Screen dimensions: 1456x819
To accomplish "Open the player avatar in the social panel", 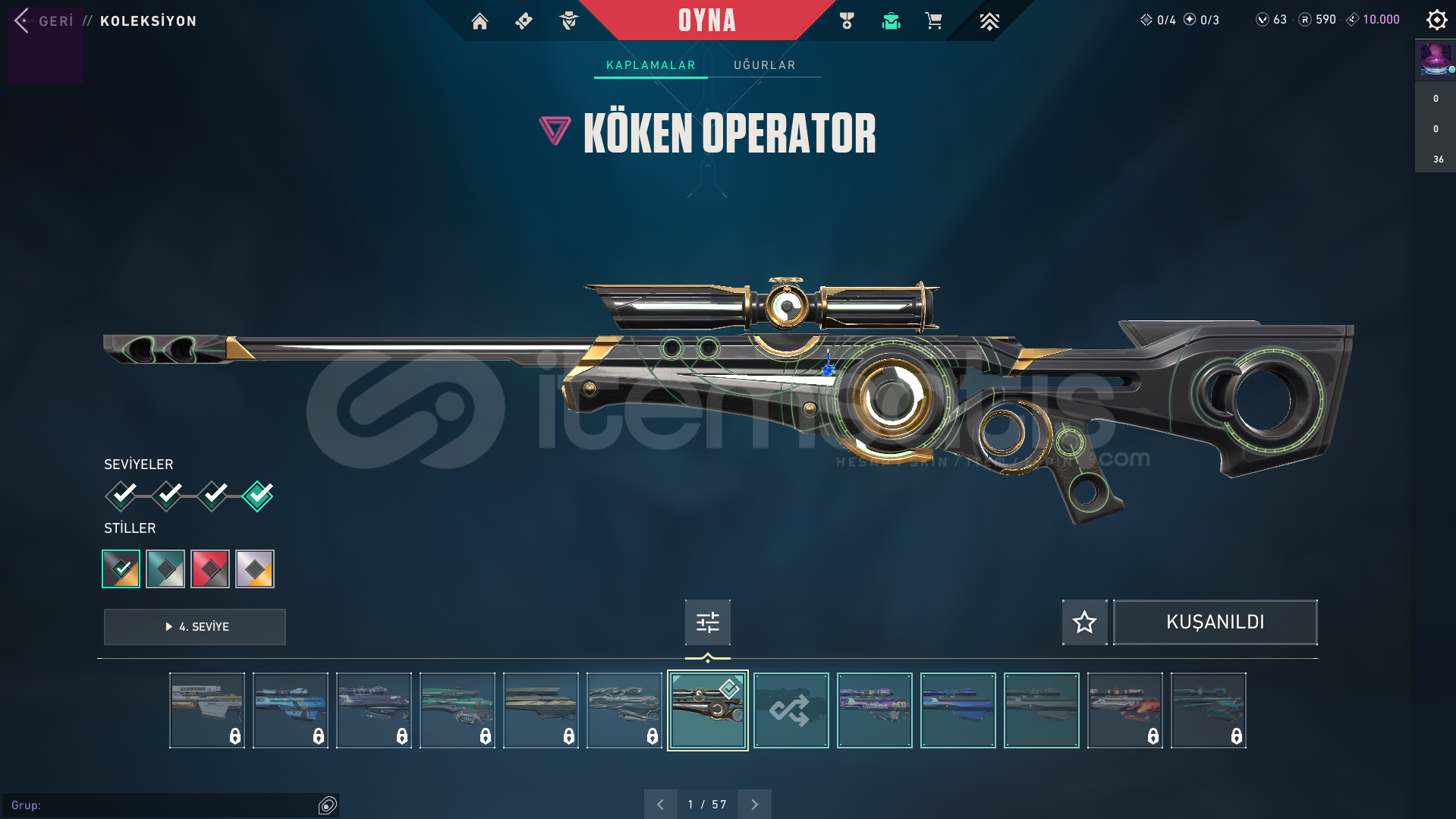I will pyautogui.click(x=1435, y=59).
